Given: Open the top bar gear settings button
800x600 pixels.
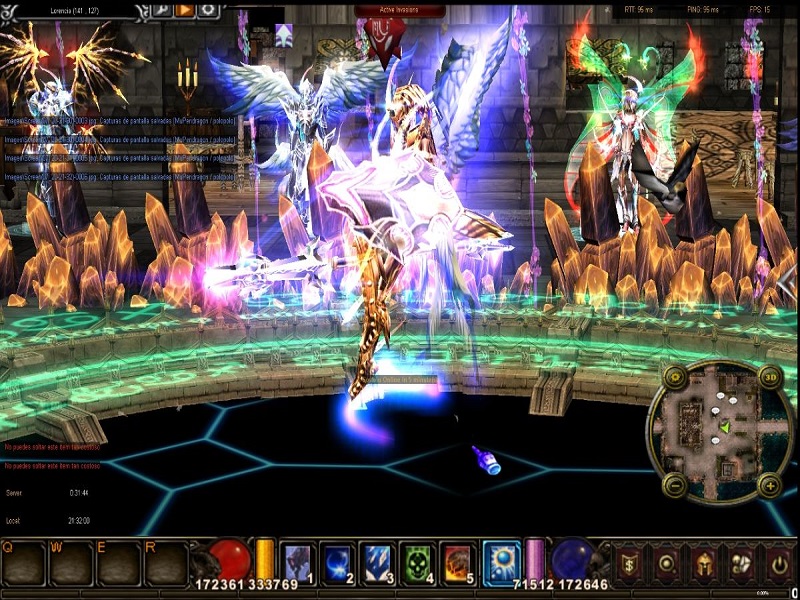Looking at the screenshot, I should (x=208, y=10).
